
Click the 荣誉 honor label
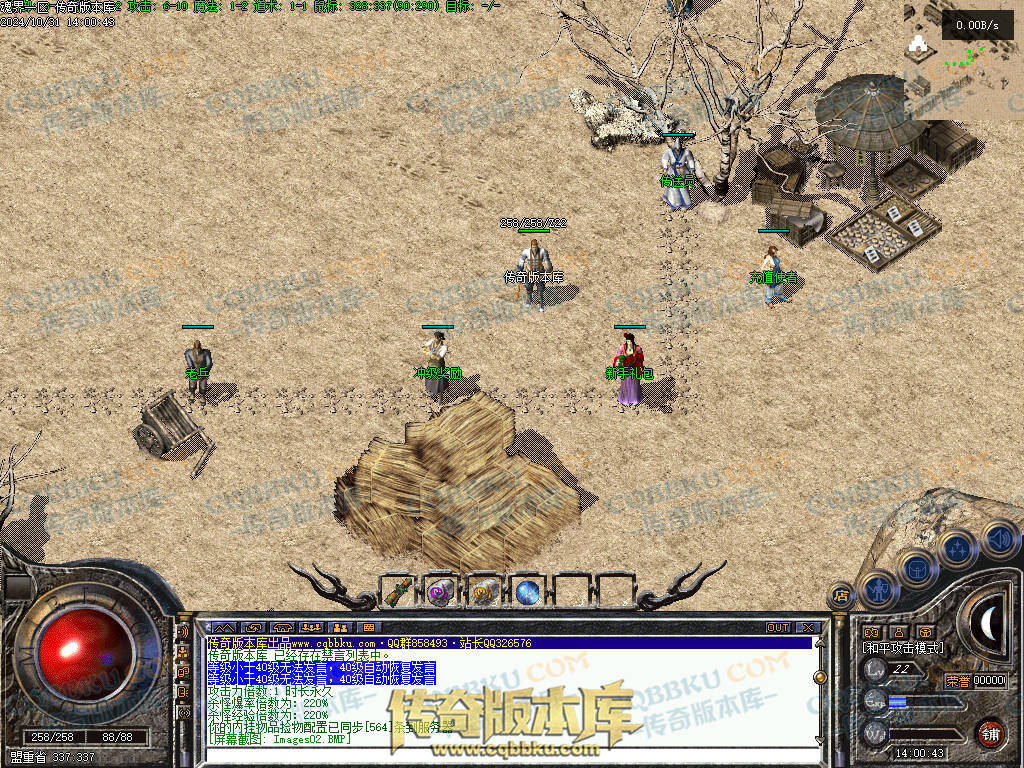click(957, 681)
